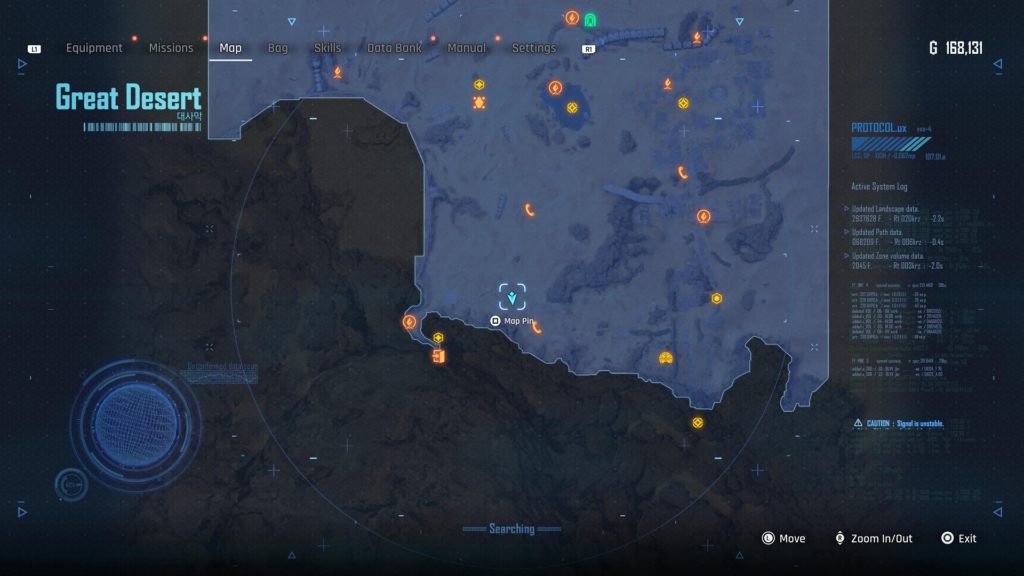The width and height of the screenshot is (1024, 576).
Task: Switch to the Manual tab
Action: tap(467, 48)
